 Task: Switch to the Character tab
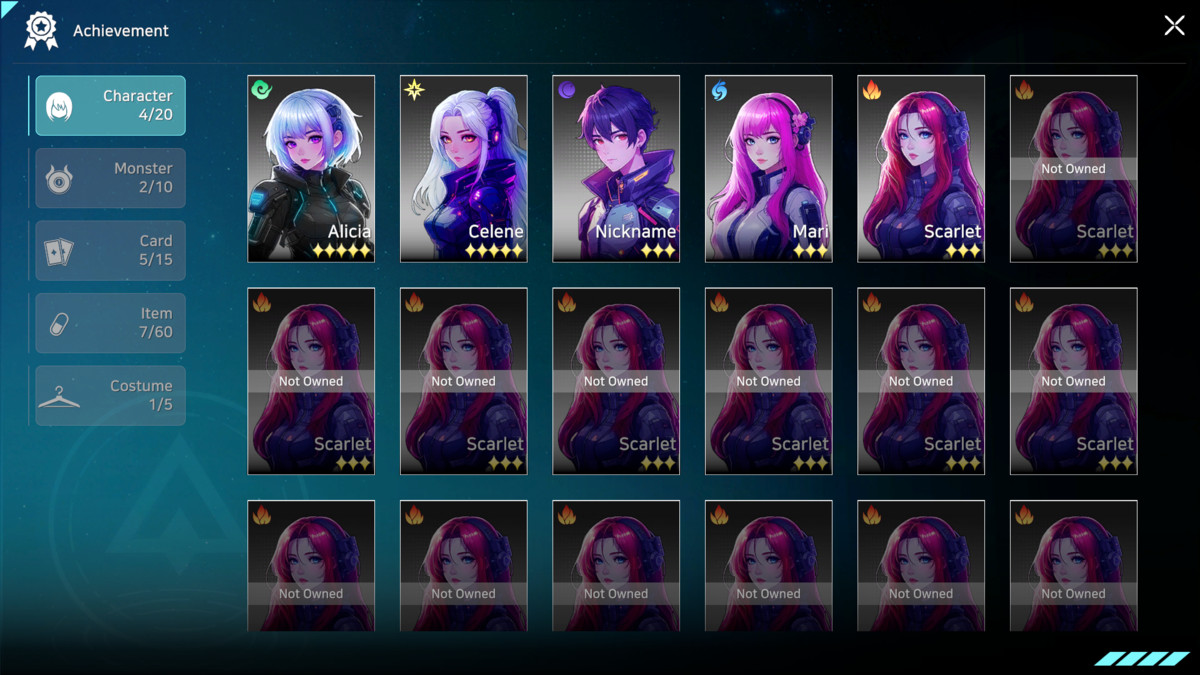tap(111, 106)
